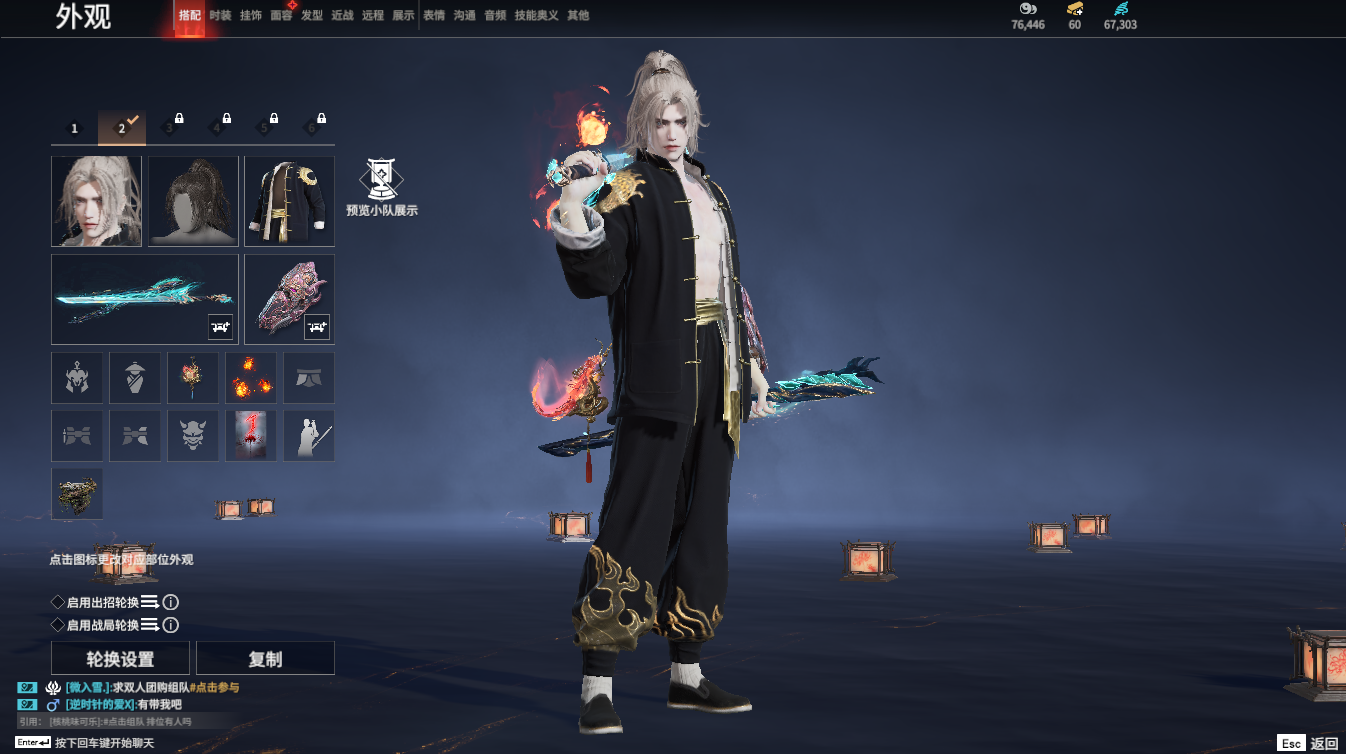1346x754 pixels.
Task: Toggle 启用出招轮换 option
Action: tap(58, 602)
